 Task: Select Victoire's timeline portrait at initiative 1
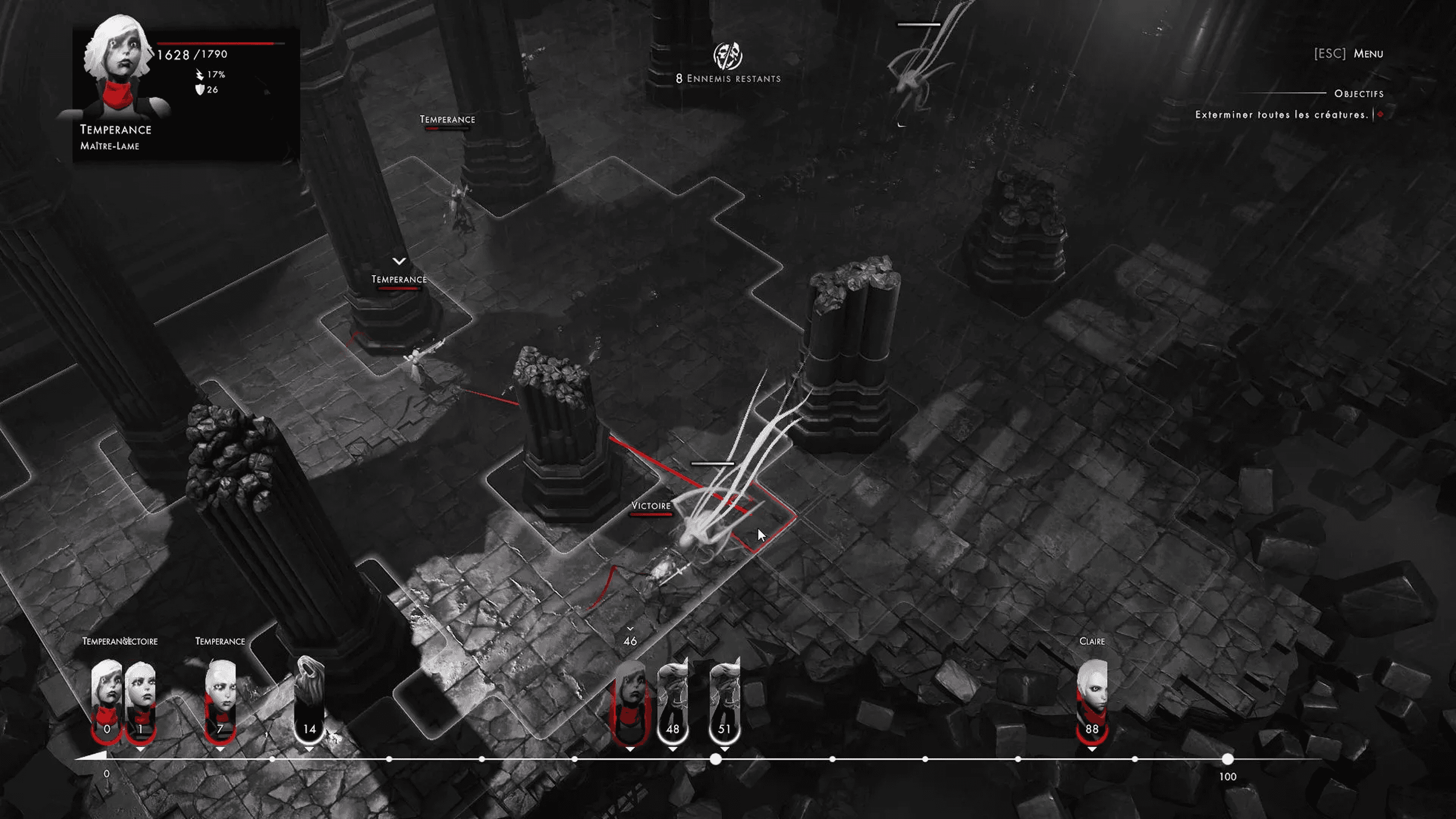(x=141, y=701)
